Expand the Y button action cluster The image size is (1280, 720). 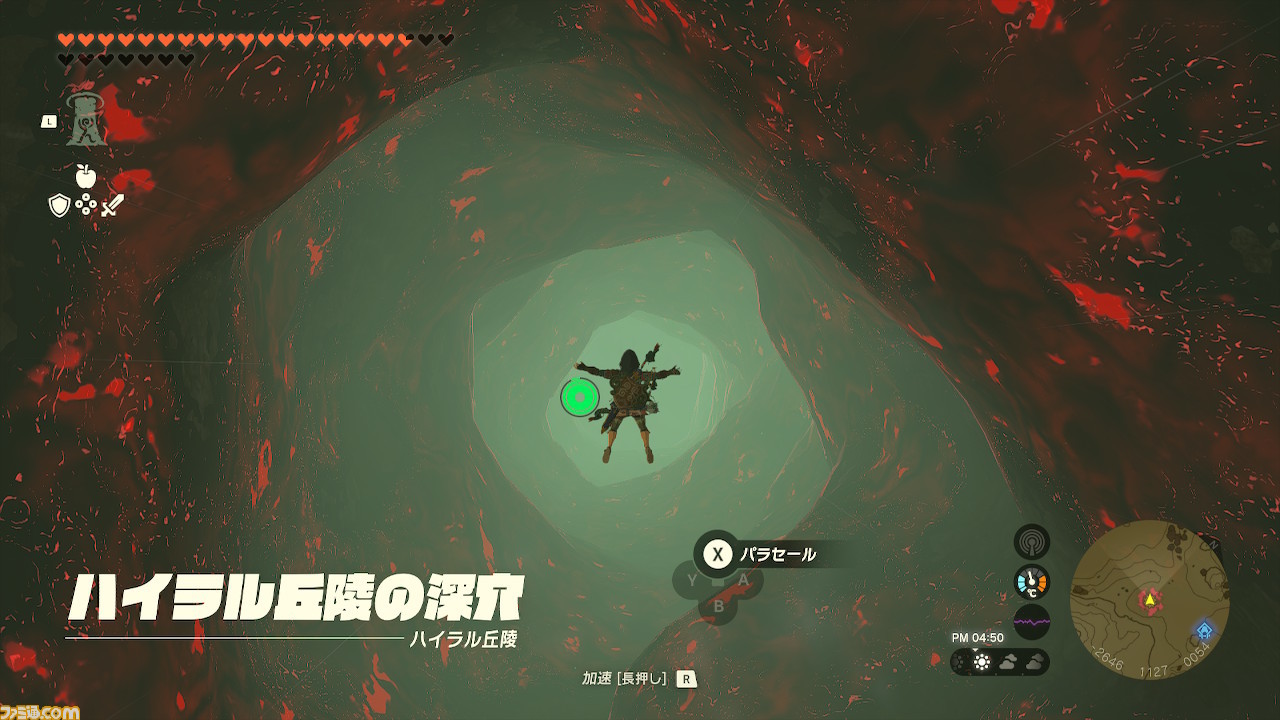(691, 581)
